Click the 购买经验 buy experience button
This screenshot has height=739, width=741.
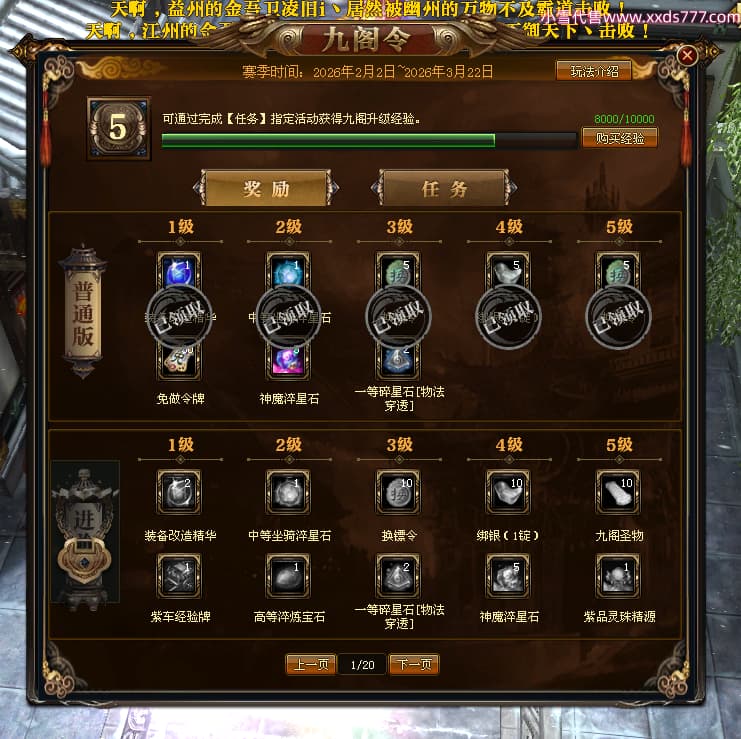point(619,138)
